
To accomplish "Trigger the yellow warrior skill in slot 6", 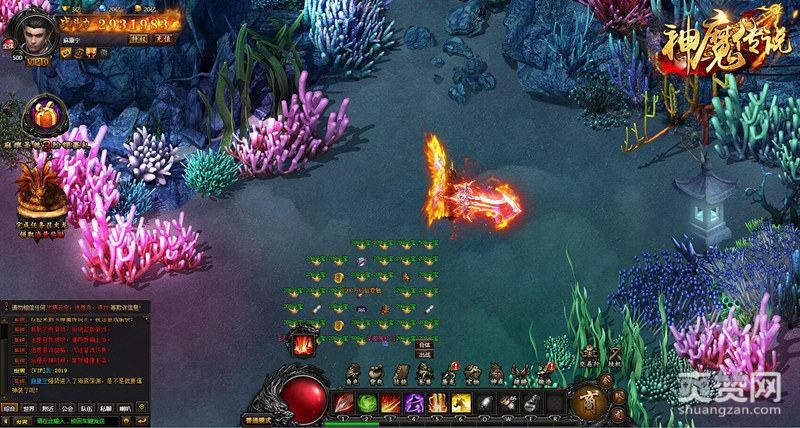I will coord(460,404).
